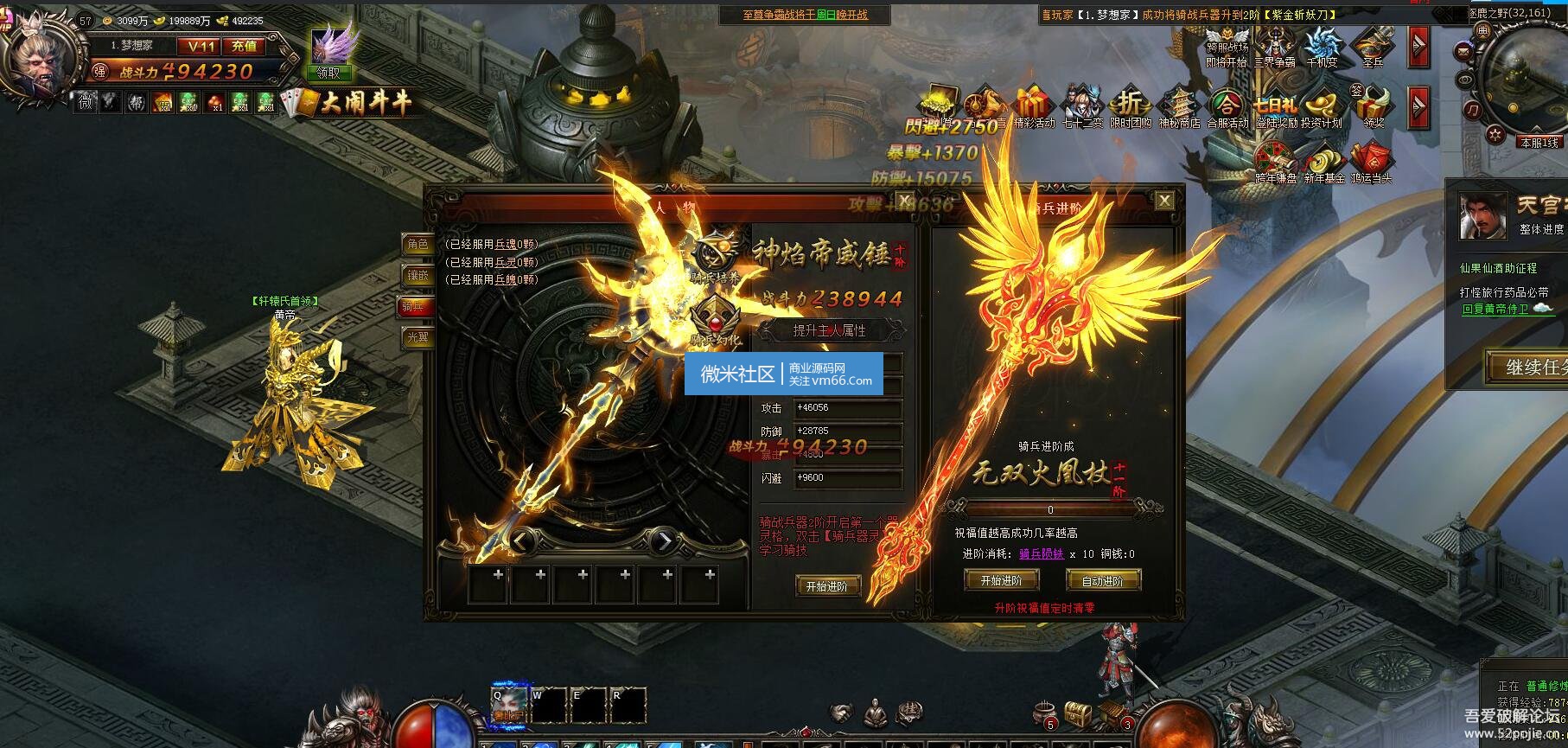
Task: Switch to the 角色 character tab
Action: pyautogui.click(x=417, y=245)
